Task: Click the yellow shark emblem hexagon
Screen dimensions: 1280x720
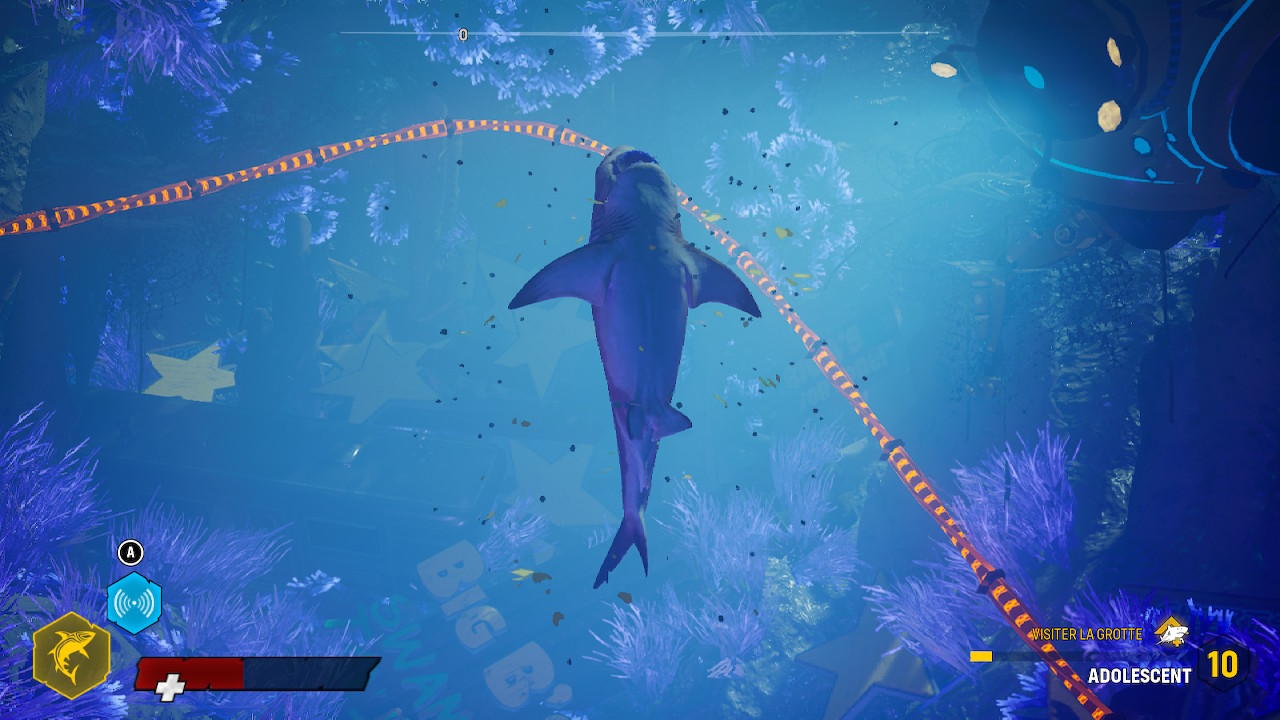Action: (x=71, y=656)
